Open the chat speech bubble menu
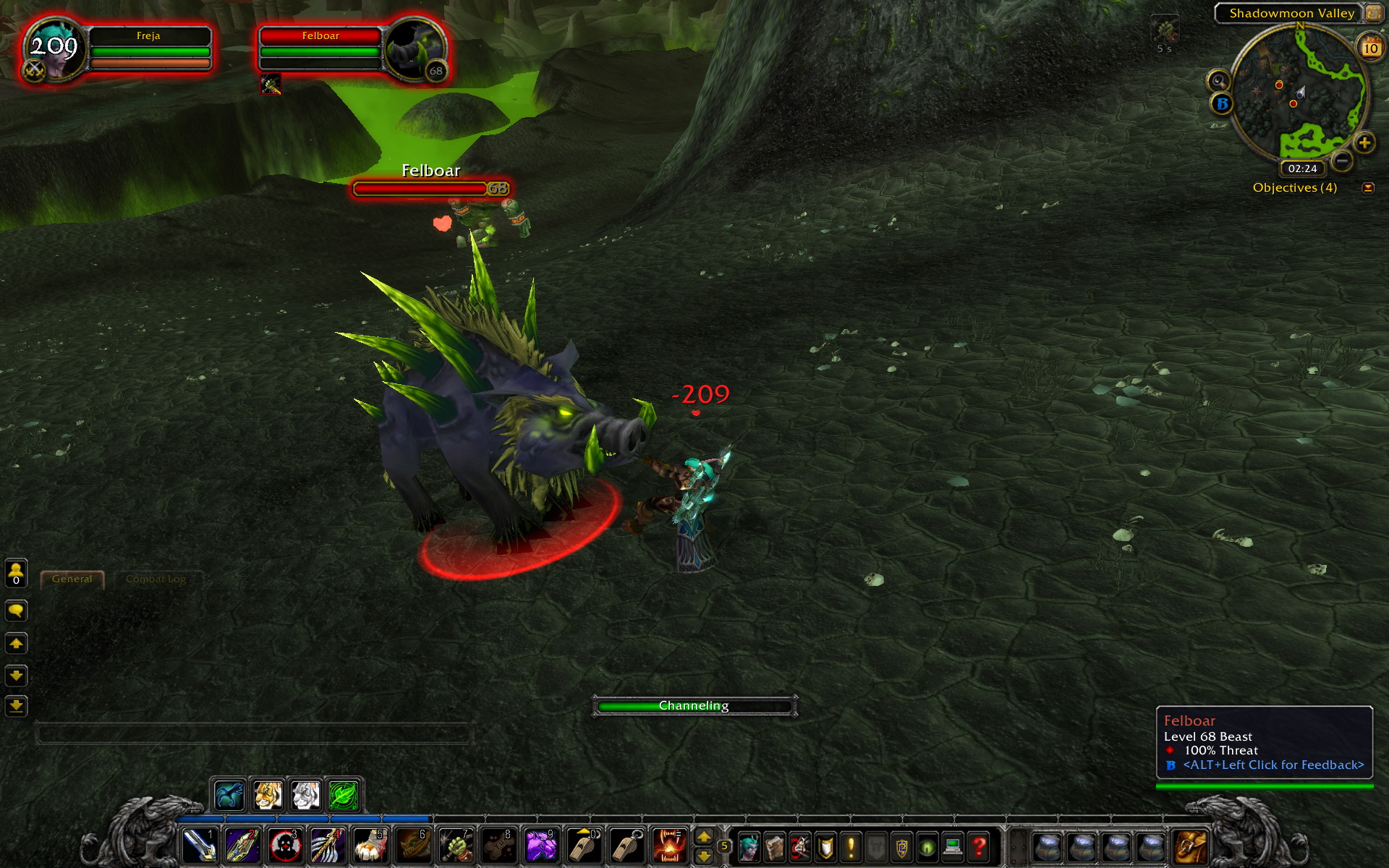Screen dimensions: 1389x868 coord(16,611)
